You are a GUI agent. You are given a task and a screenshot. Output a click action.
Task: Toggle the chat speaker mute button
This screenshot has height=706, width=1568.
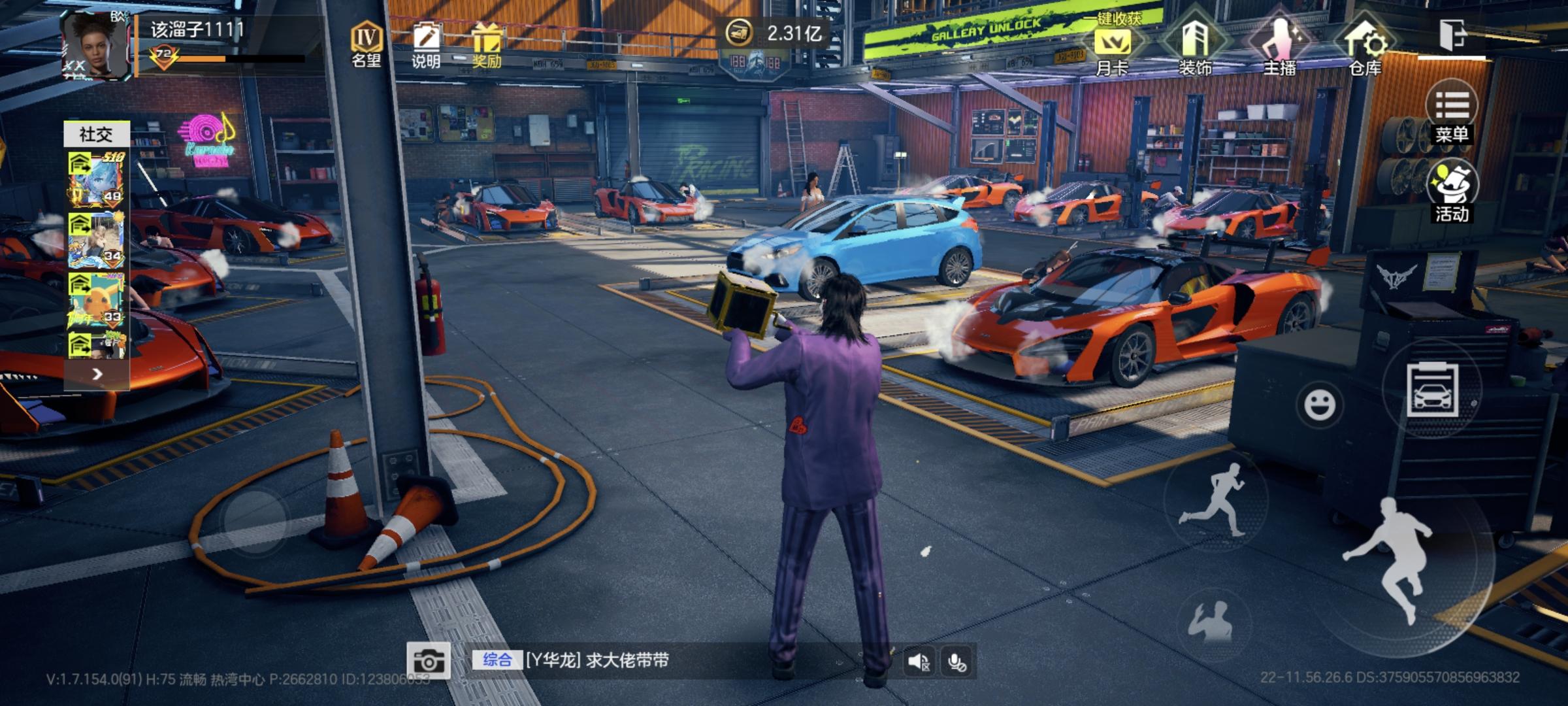tap(919, 662)
